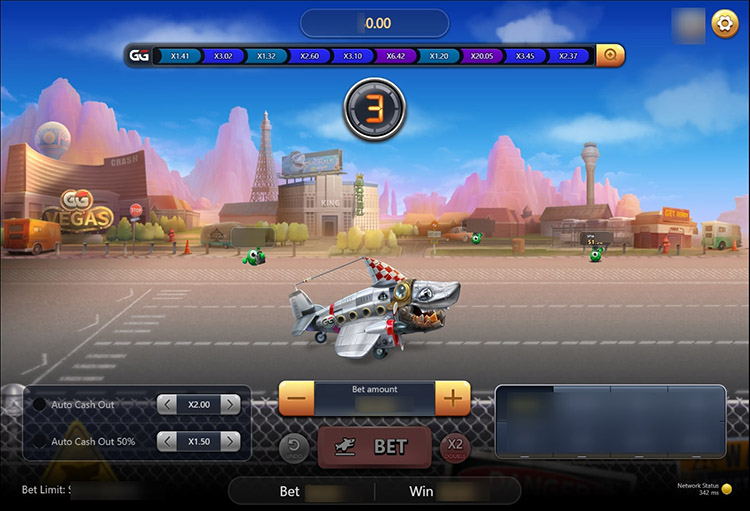Double the bet with the X2 button
The image size is (750, 511).
(x=456, y=448)
